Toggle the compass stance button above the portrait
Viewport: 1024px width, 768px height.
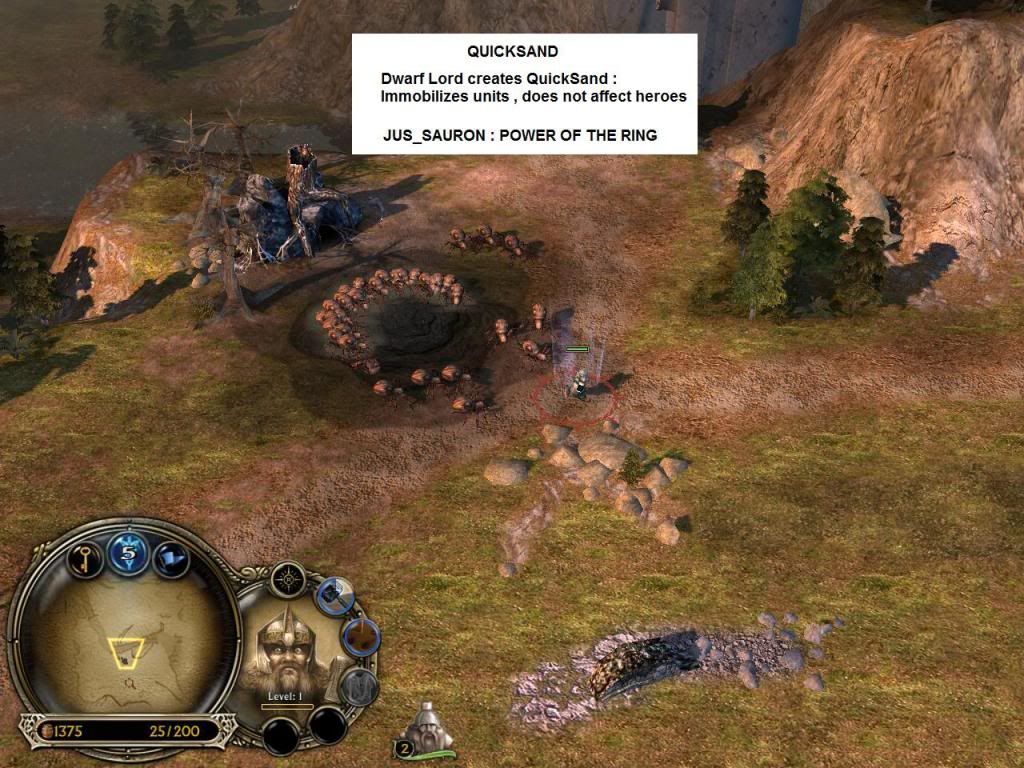[288, 579]
